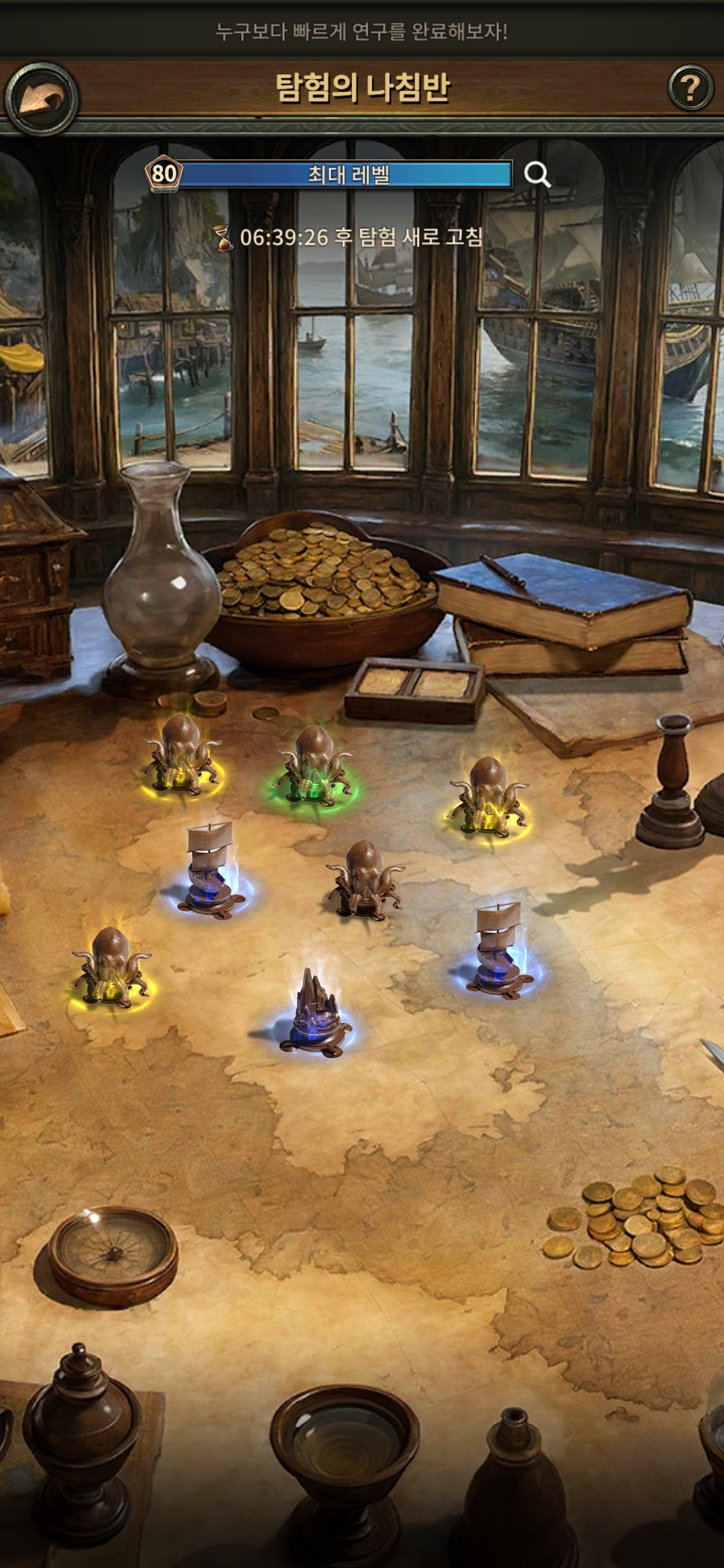Screen dimensions: 724x1568
Task: Go back using the arrow button
Action: click(x=42, y=99)
